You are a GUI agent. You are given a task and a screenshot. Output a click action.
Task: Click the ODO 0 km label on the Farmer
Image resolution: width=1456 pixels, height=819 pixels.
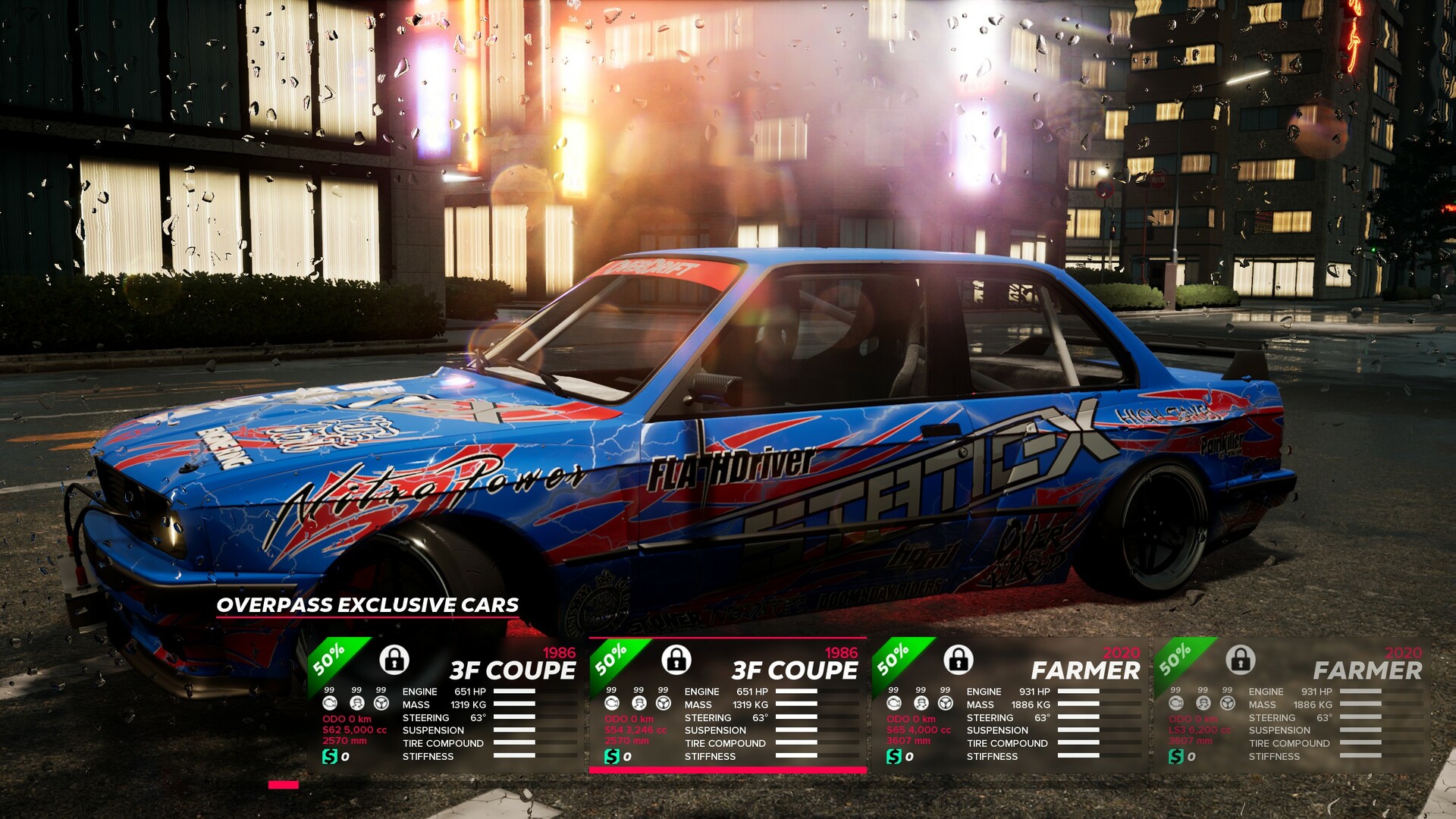click(911, 718)
